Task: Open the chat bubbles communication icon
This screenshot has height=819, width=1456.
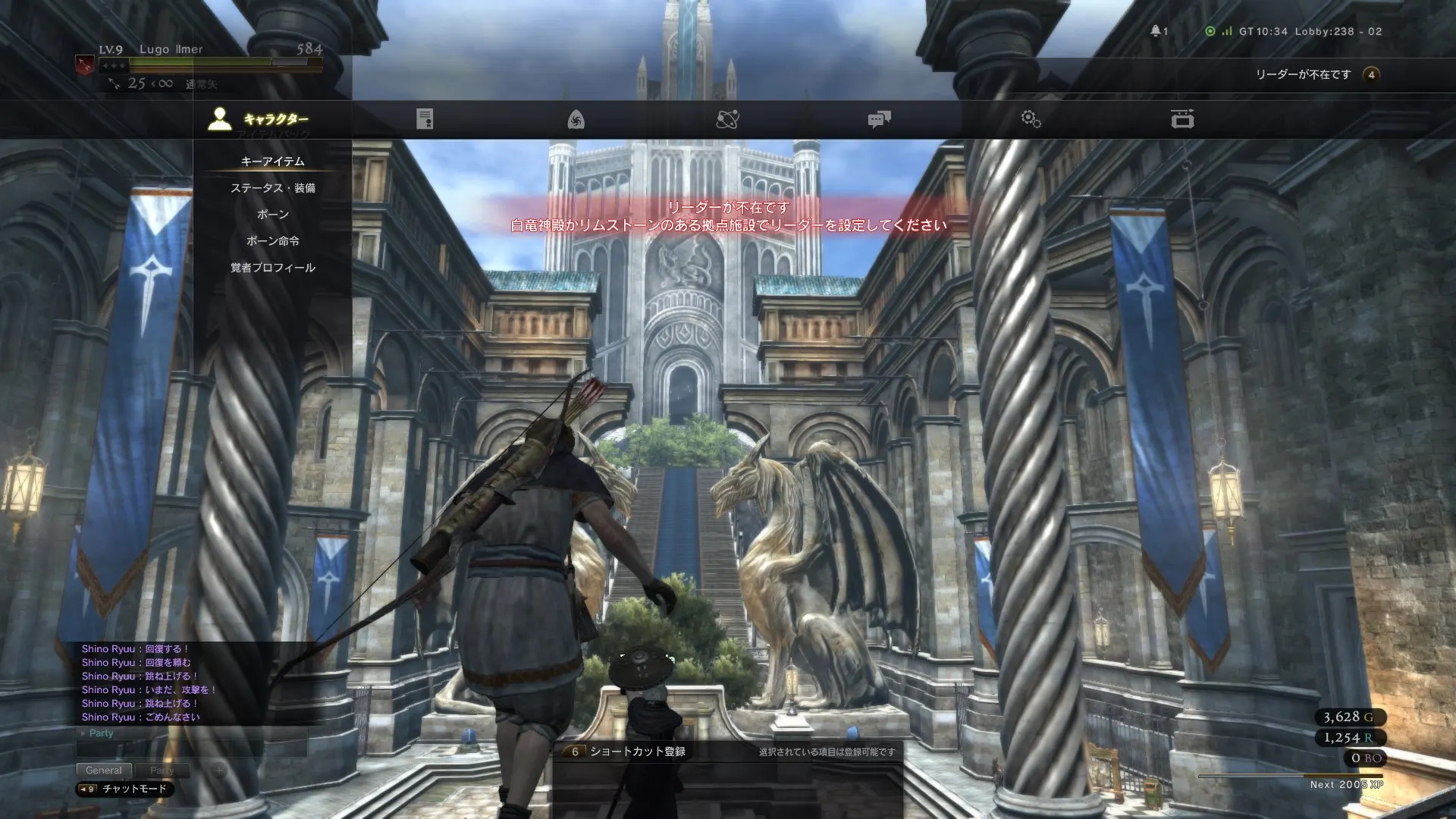Action: pyautogui.click(x=880, y=118)
